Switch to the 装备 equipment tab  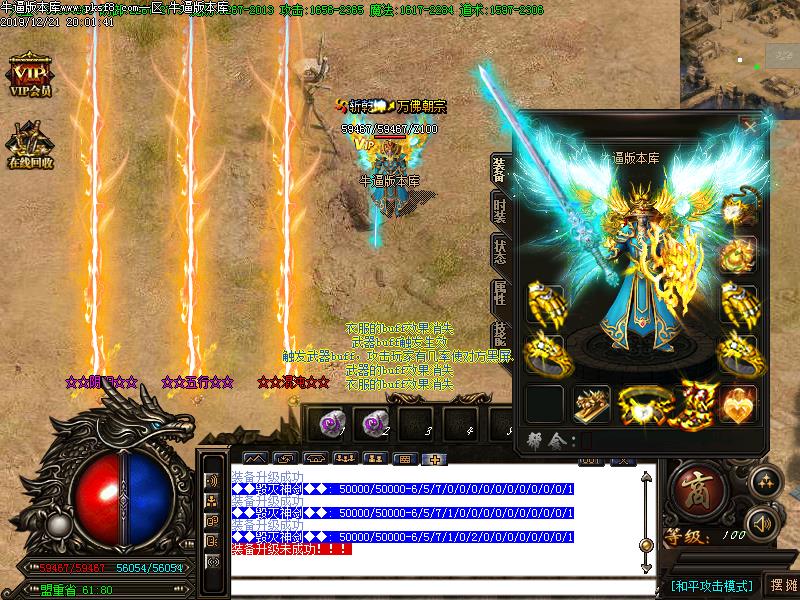(498, 170)
